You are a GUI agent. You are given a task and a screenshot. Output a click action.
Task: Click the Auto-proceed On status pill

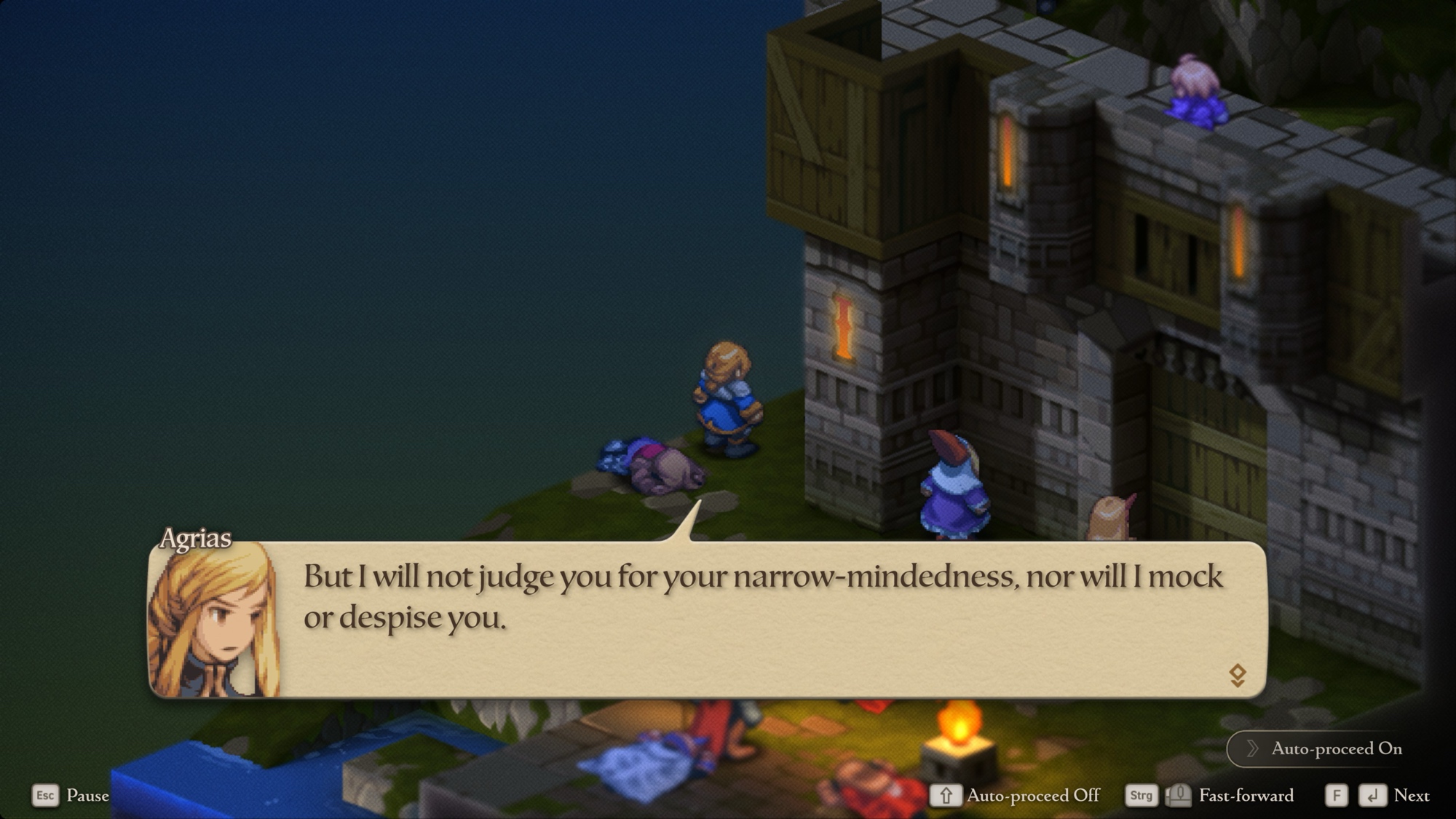[1325, 748]
